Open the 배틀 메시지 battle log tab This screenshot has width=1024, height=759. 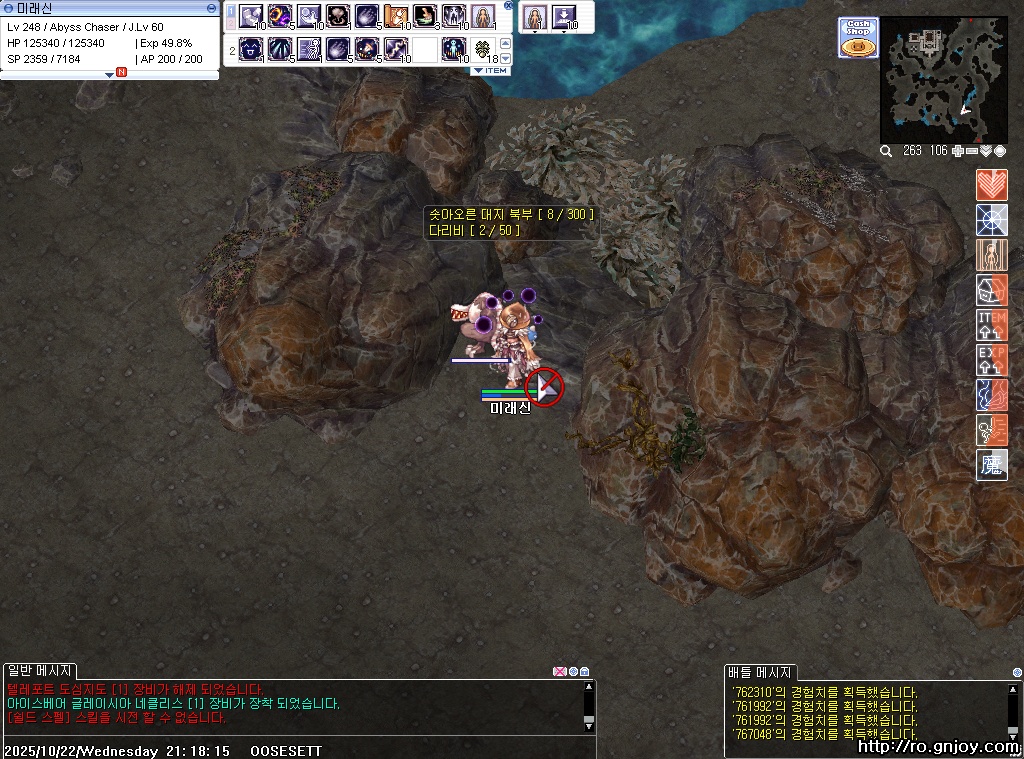point(759,672)
